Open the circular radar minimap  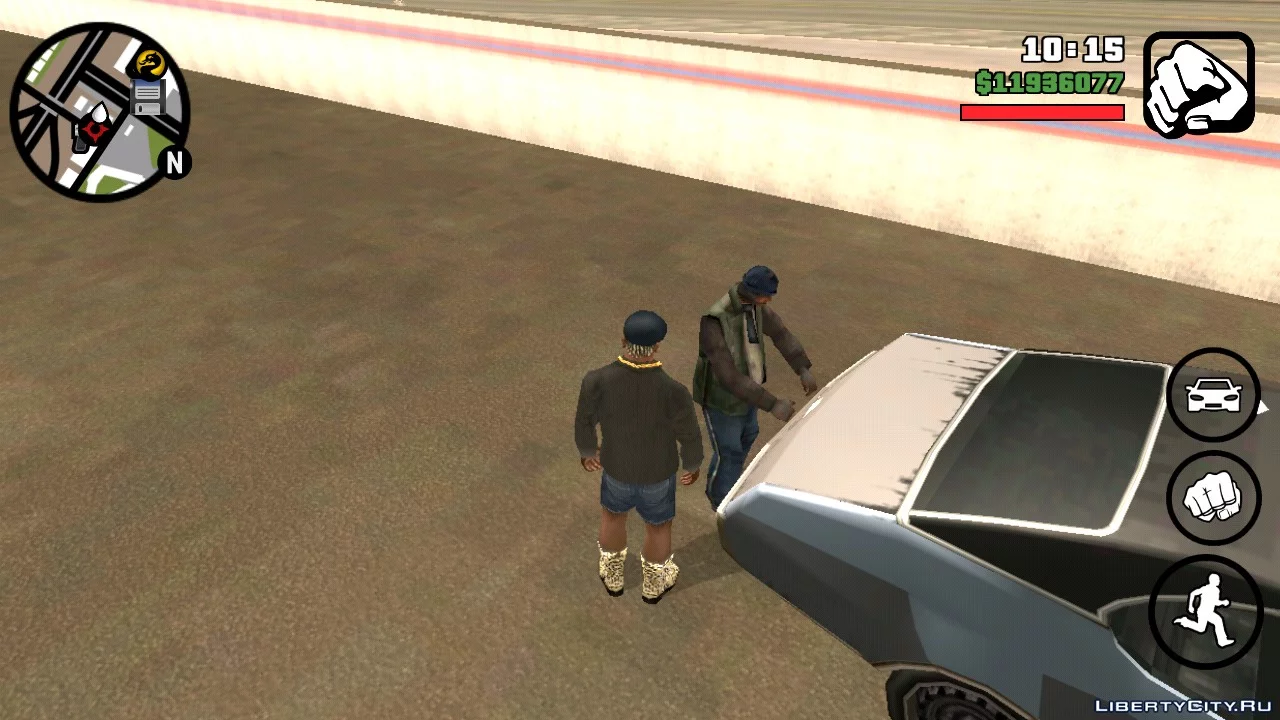click(x=98, y=112)
